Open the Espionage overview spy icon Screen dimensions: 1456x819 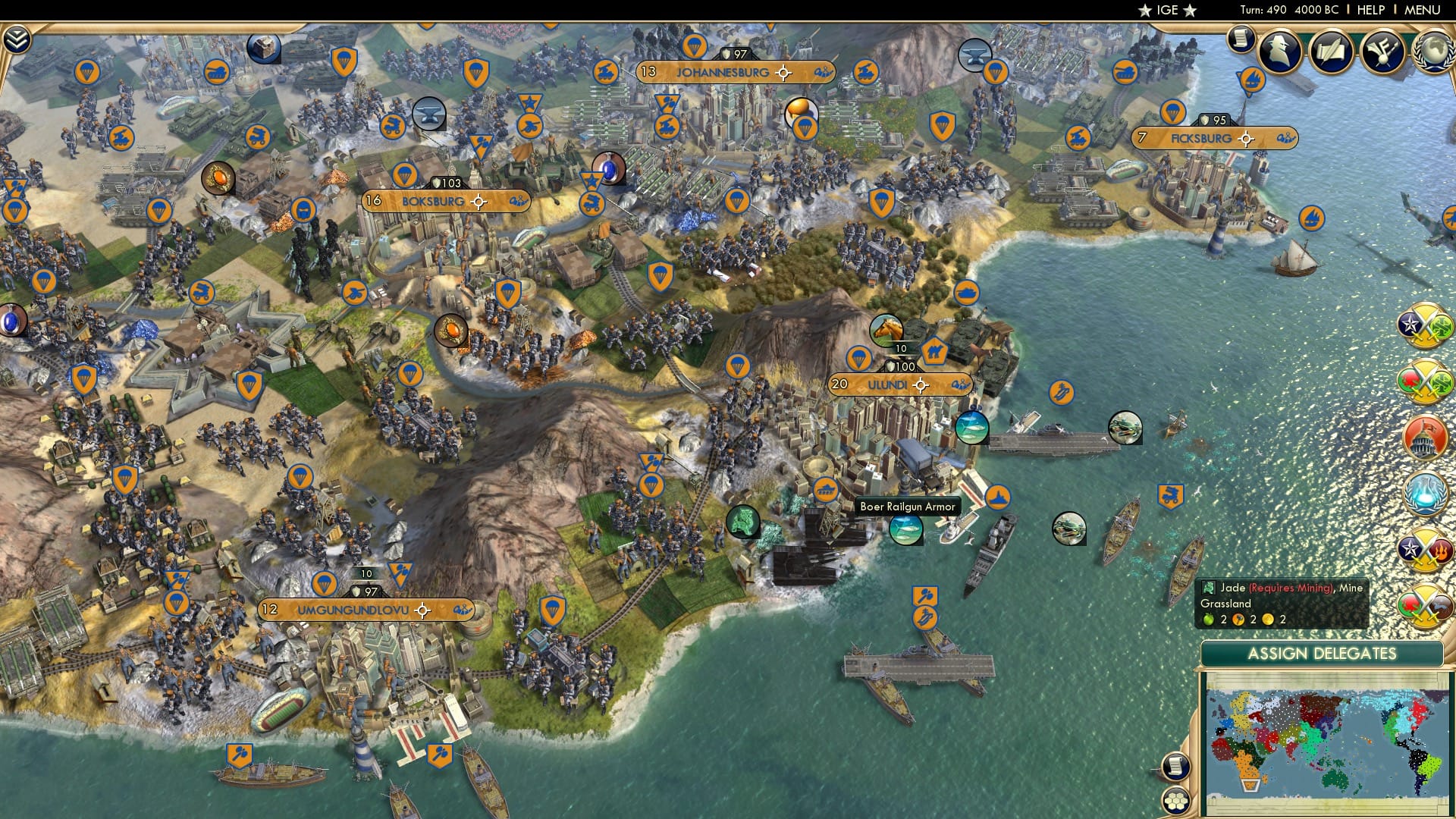pyautogui.click(x=1280, y=49)
